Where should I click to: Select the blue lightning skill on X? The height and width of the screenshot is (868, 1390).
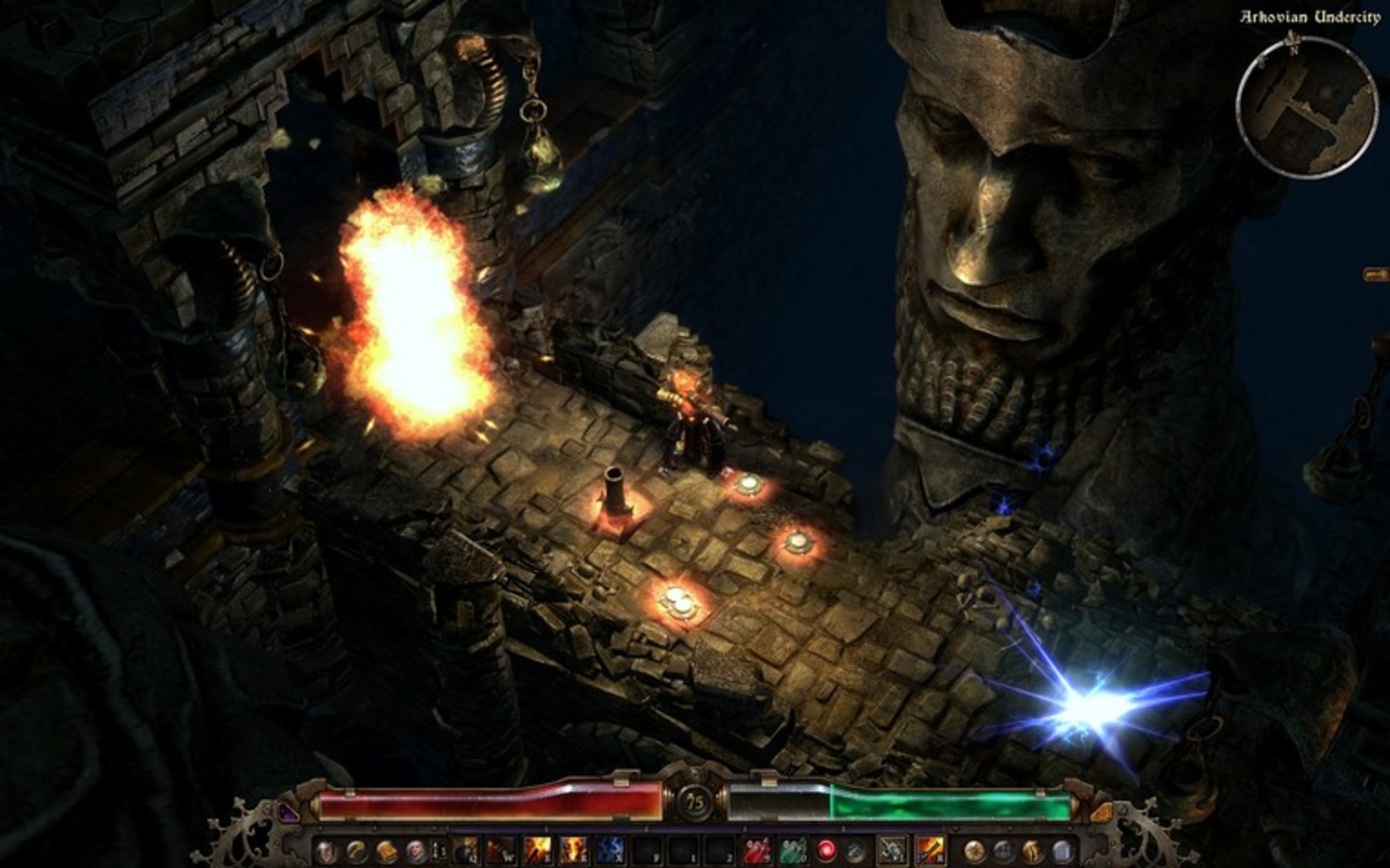click(x=610, y=850)
